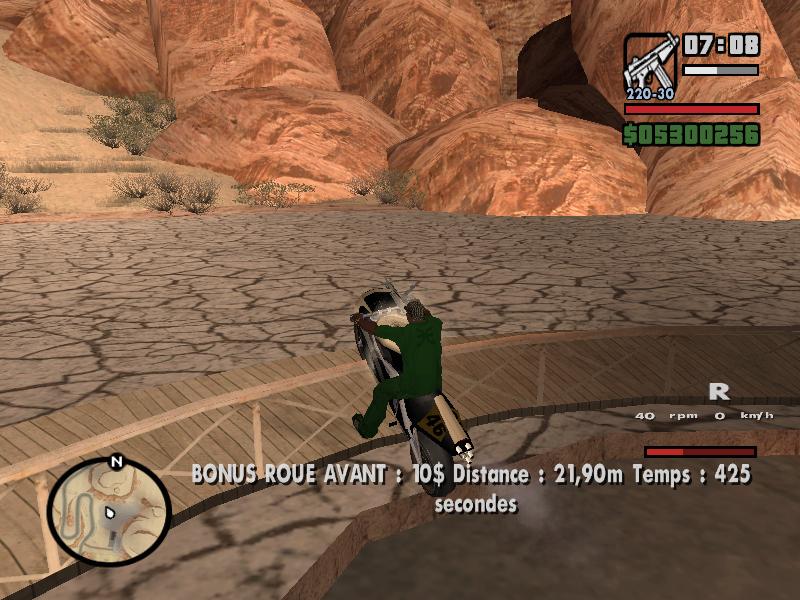Click the submachine gun weapon icon
Image resolution: width=800 pixels, height=600 pixels.
point(650,66)
